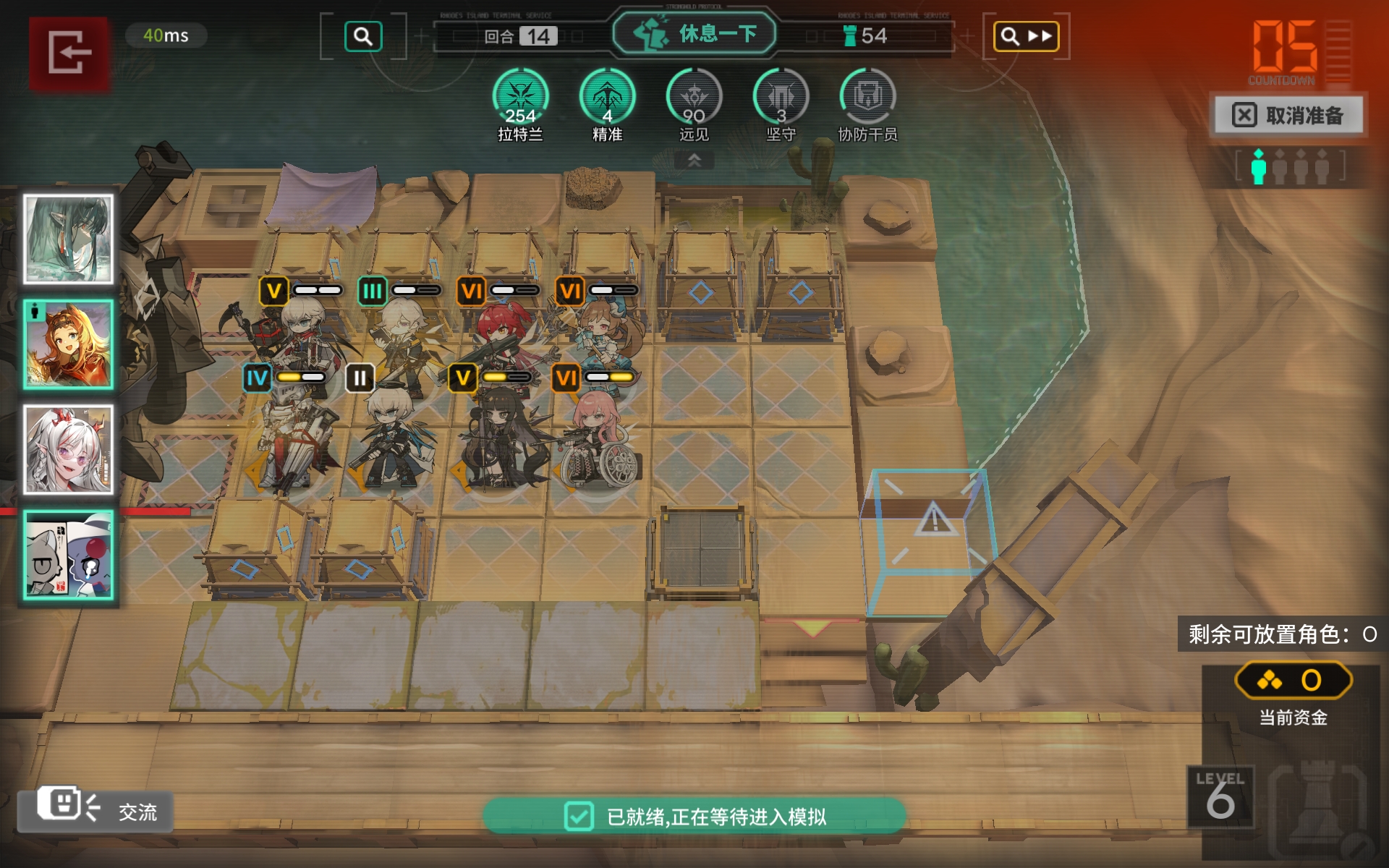Image resolution: width=1389 pixels, height=868 pixels.
Task: View the orange-haired player portrait
Action: (x=69, y=345)
